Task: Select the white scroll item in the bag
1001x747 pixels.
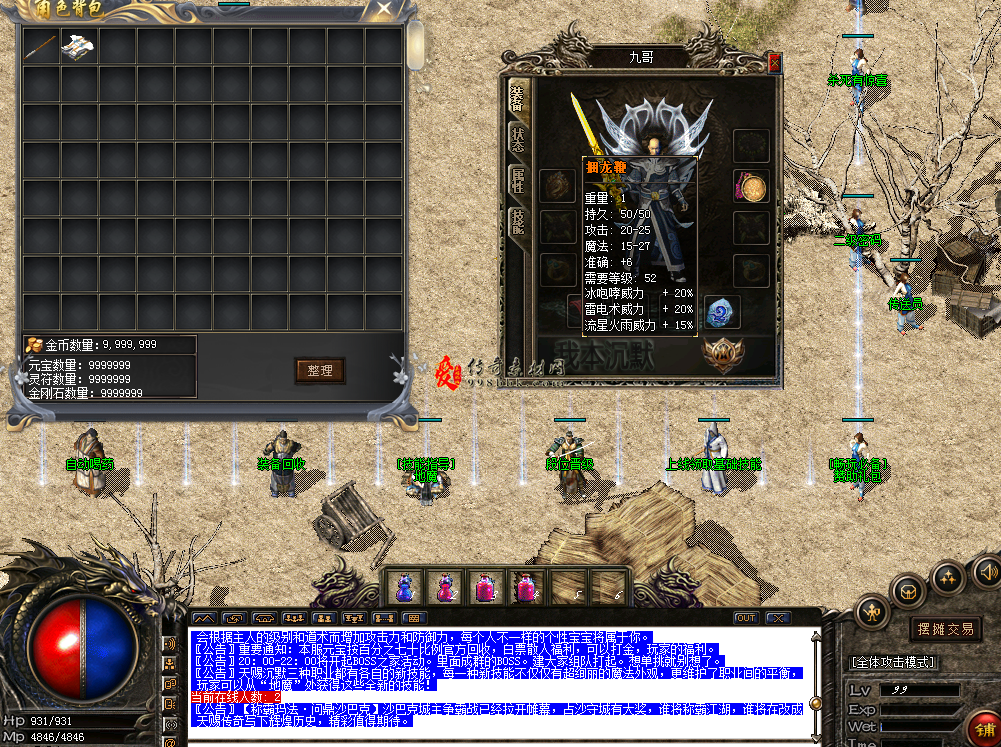Action: tap(78, 46)
